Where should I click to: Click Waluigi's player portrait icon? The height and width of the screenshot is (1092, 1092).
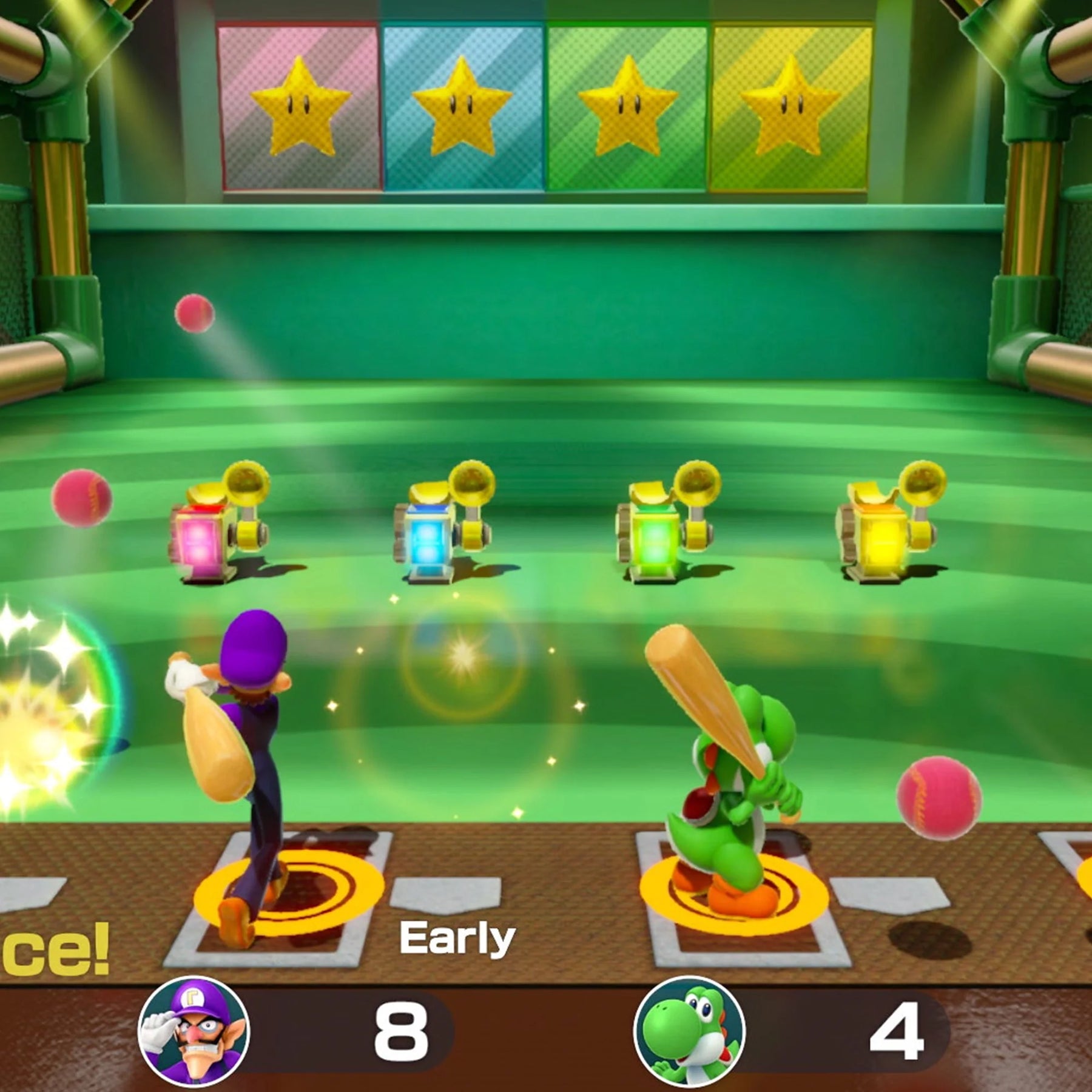point(194,1032)
